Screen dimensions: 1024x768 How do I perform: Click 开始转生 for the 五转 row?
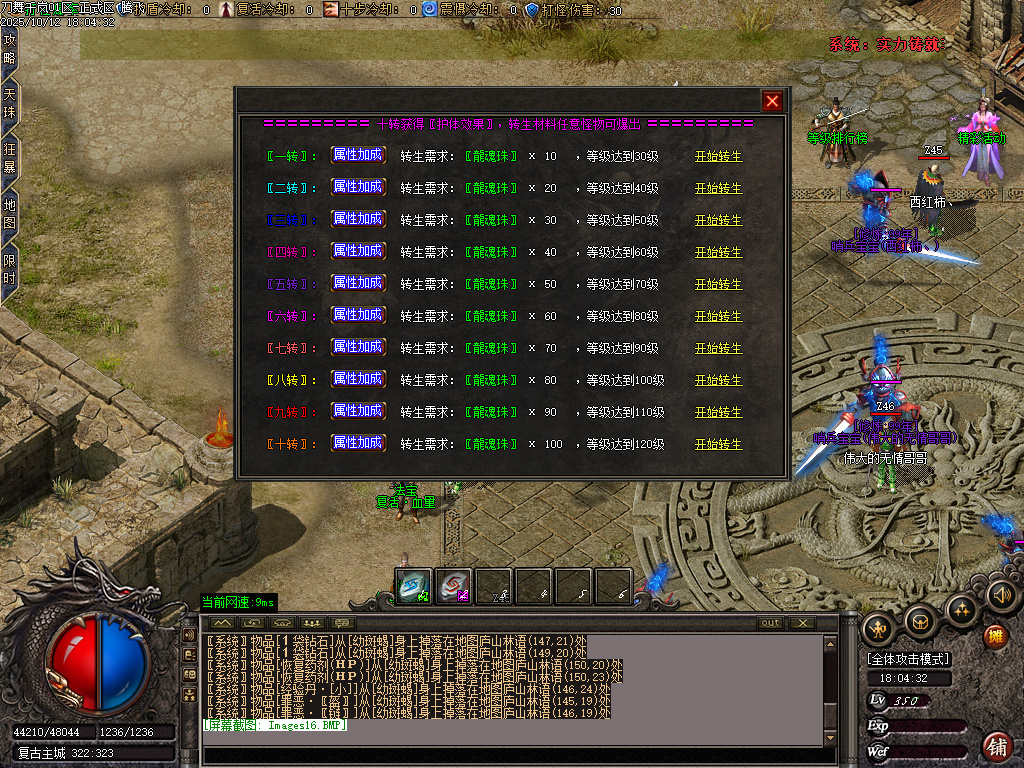point(719,284)
